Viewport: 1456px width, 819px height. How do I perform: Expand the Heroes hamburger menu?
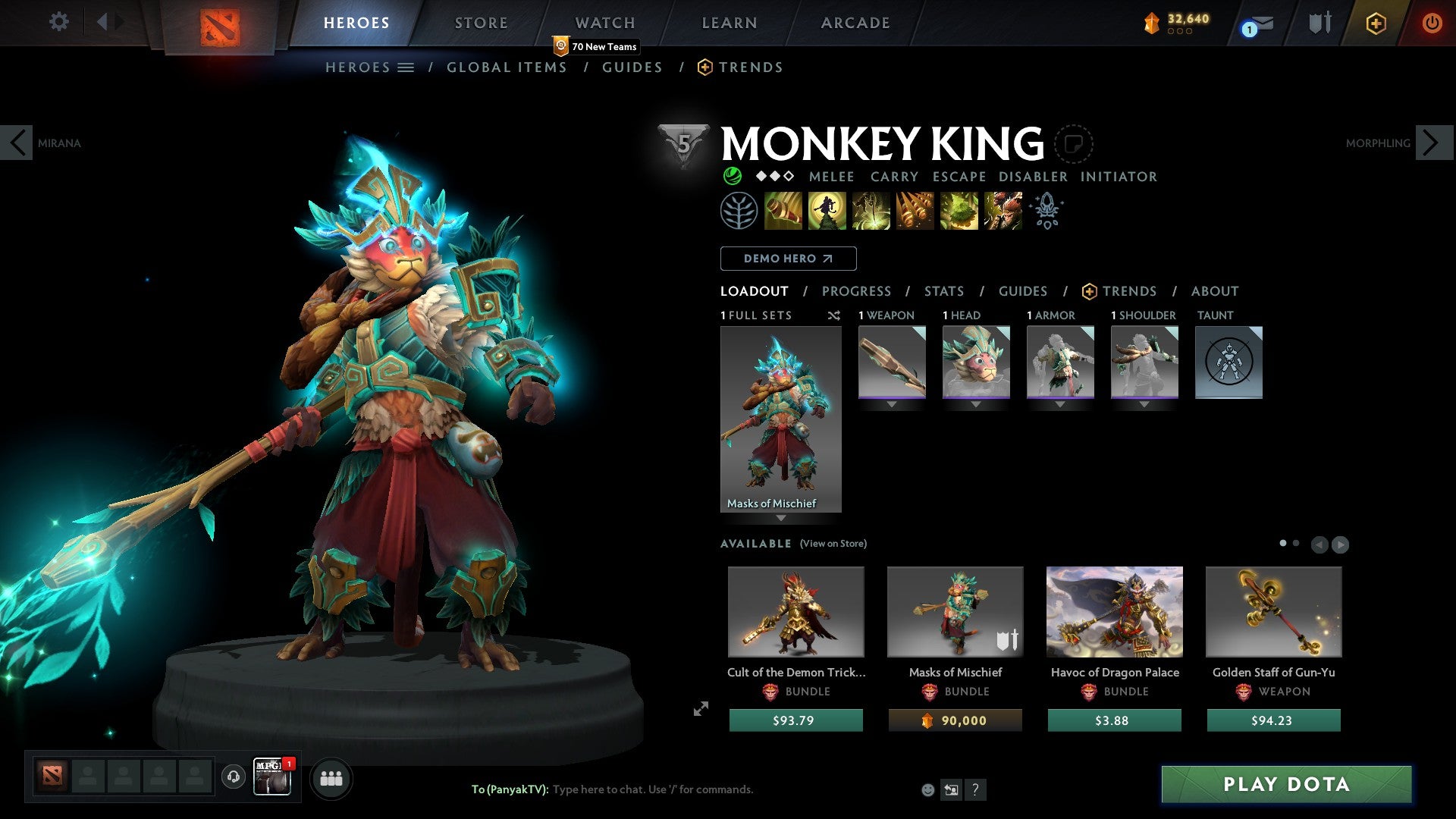pyautogui.click(x=406, y=67)
